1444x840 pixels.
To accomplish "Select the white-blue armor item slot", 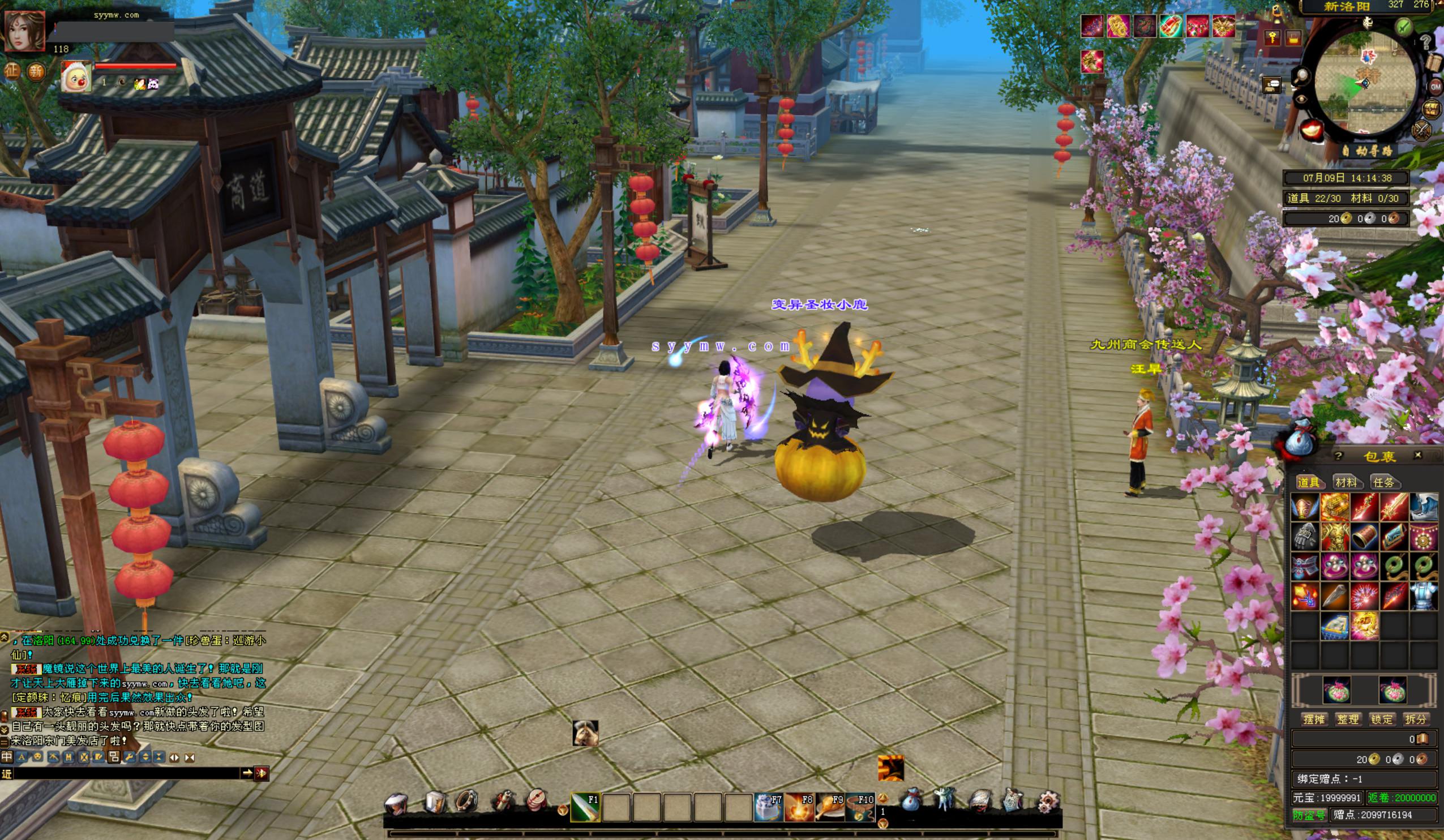I will tap(1424, 596).
